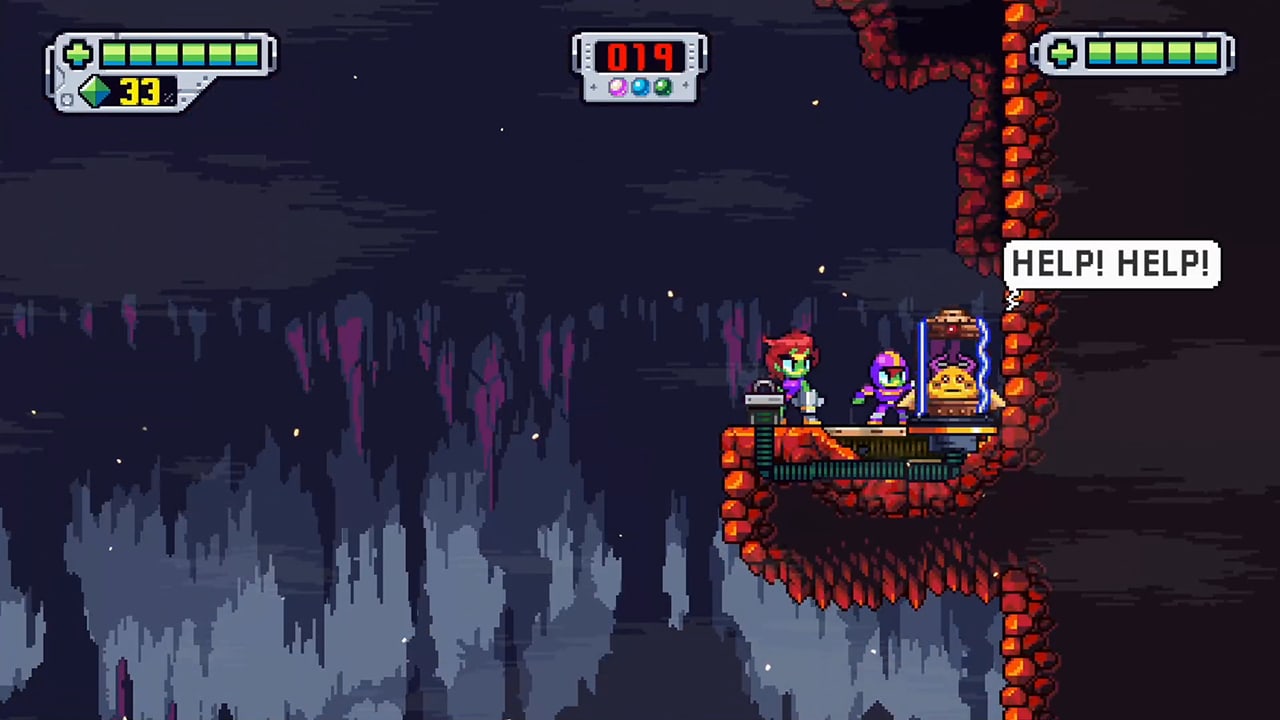Screen dimensions: 1280x720
Task: Click the green orb on the timer display
Action: [x=662, y=86]
